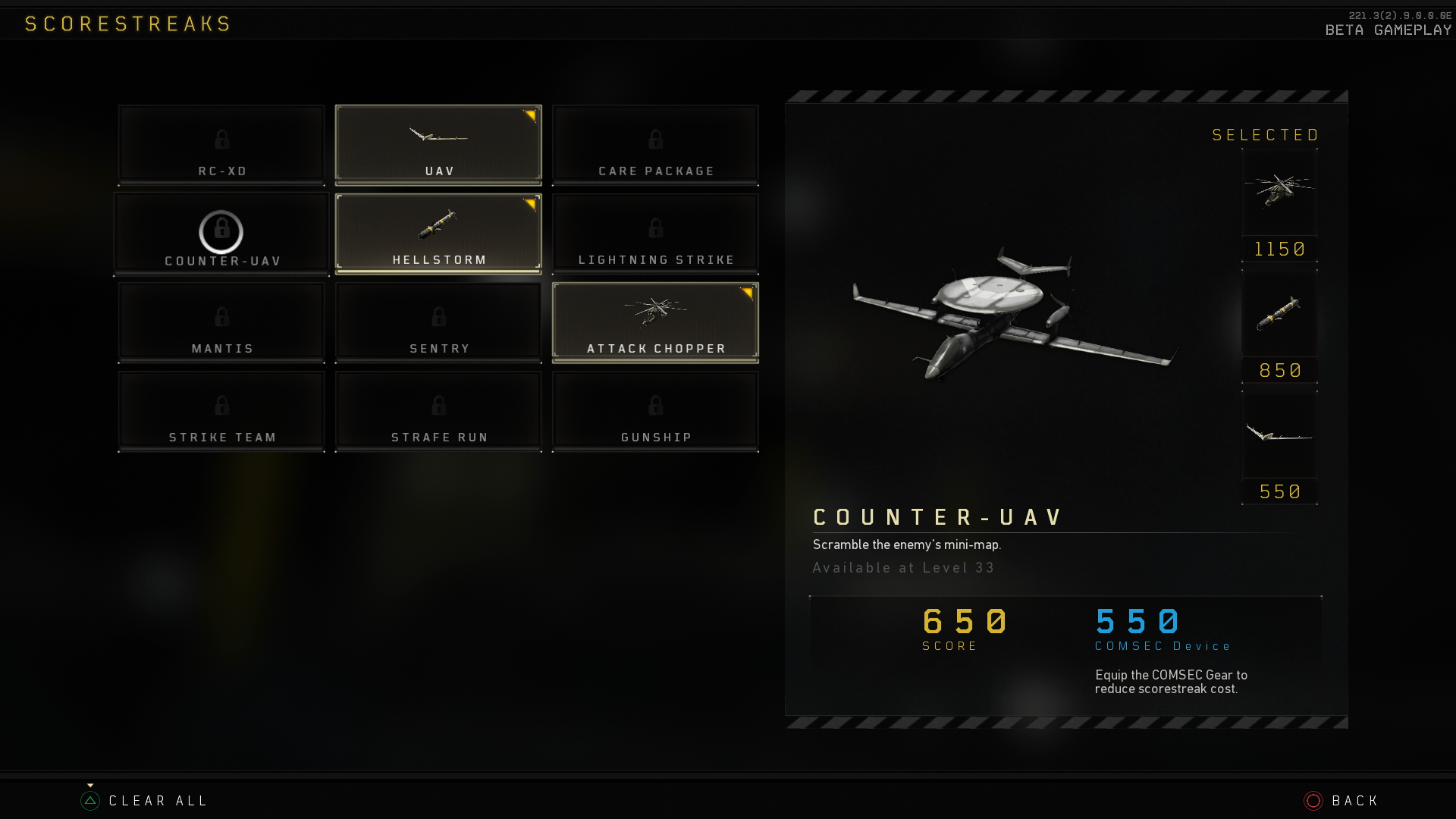
Task: Toggle the Hellstorm scorestreak tile
Action: click(438, 234)
